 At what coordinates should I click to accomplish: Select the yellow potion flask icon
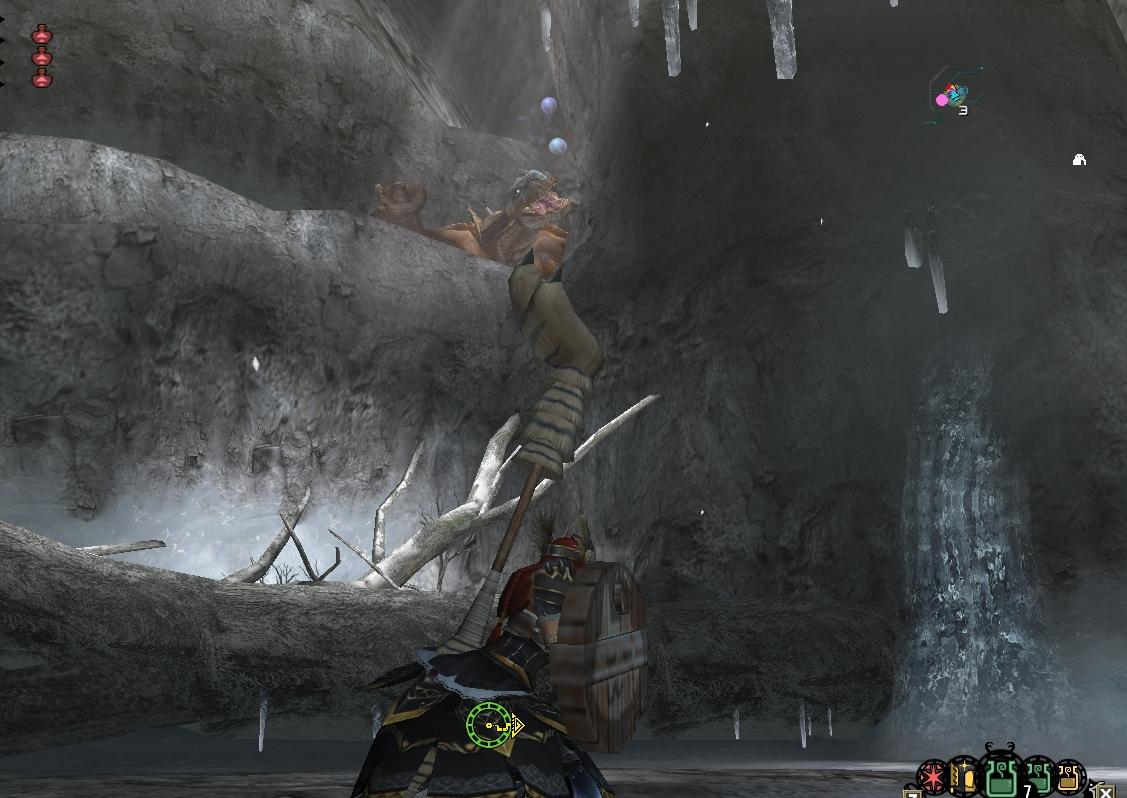point(1069,777)
